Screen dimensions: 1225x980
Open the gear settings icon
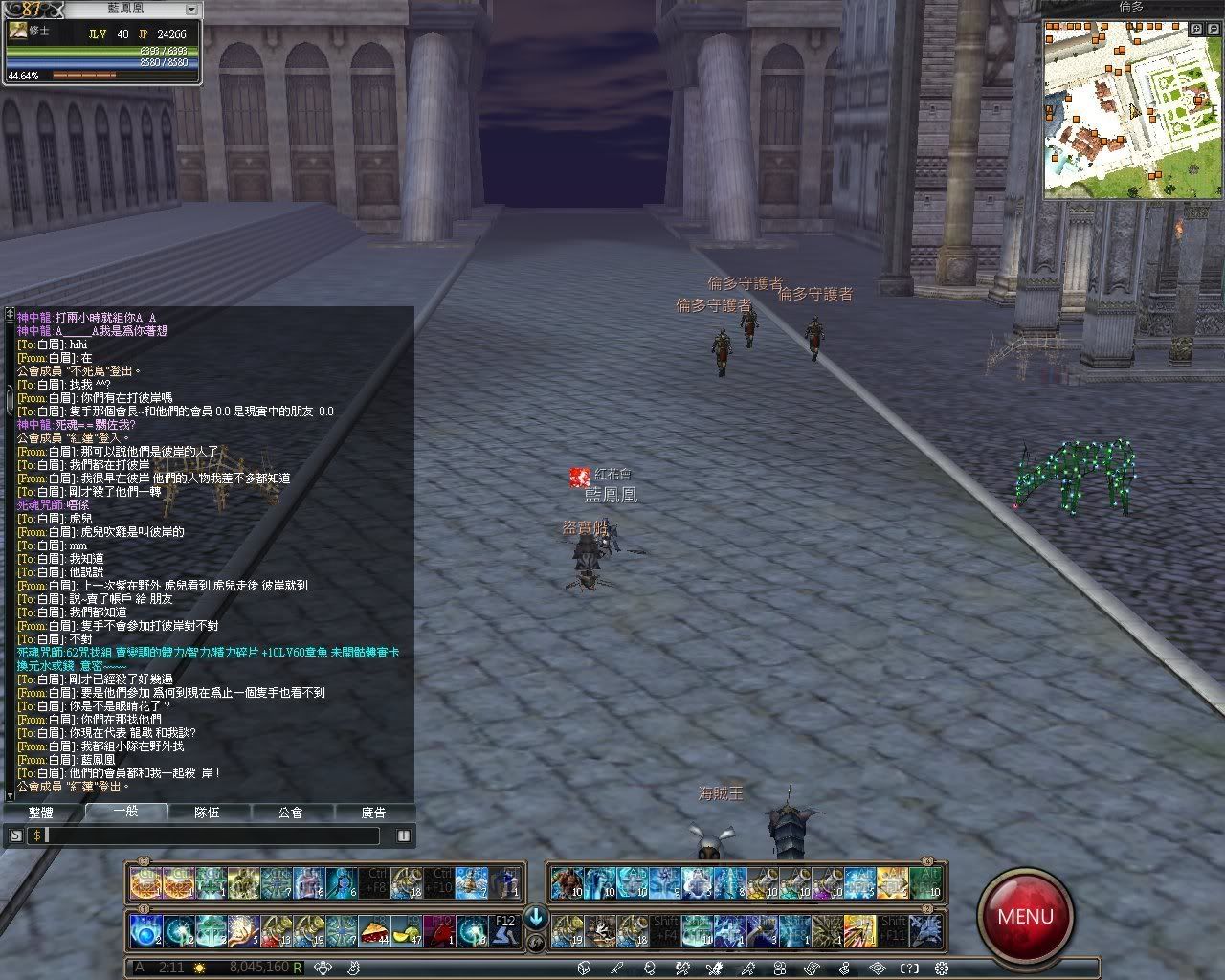coord(941,969)
